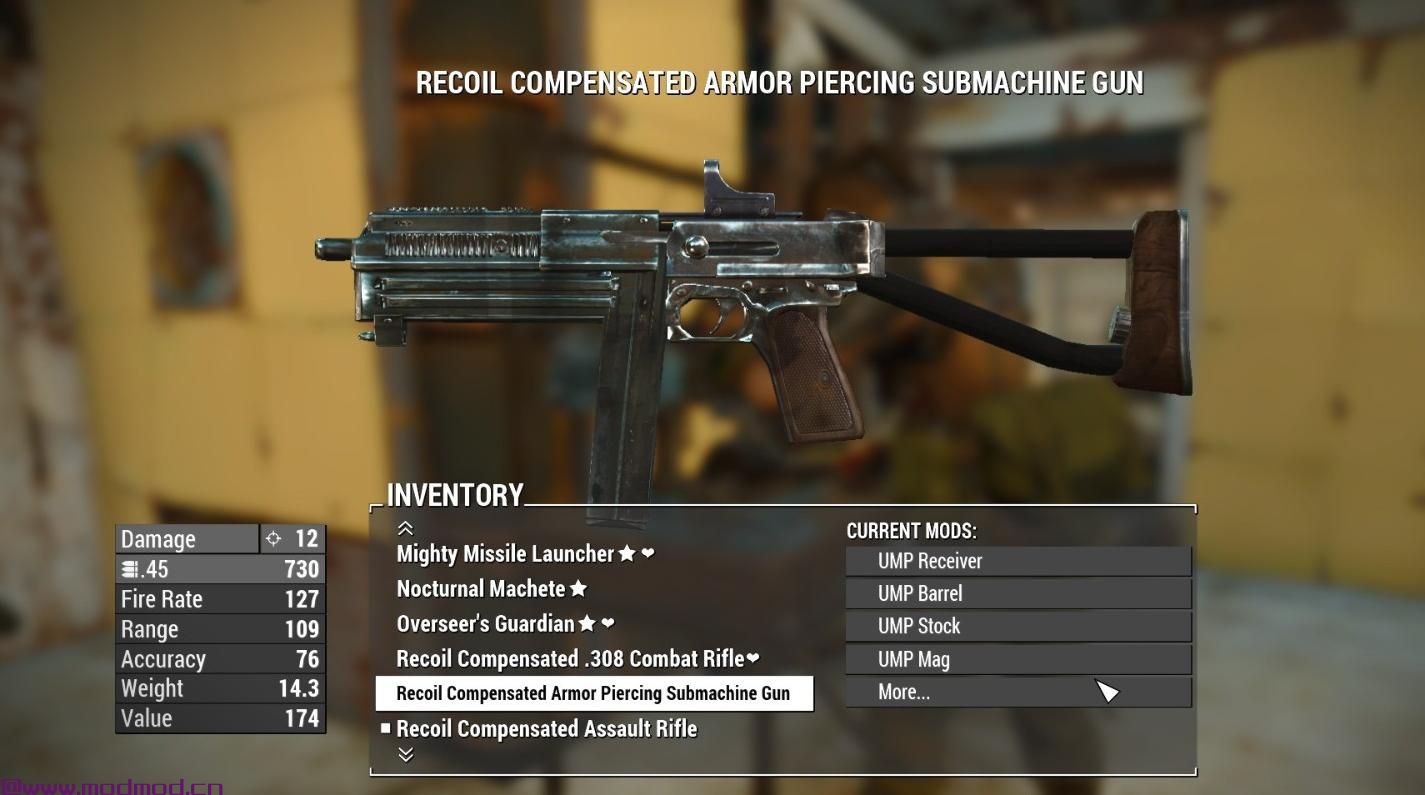This screenshot has width=1425, height=795.
Task: Select Overseer's Guardian from the list
Action: (486, 624)
